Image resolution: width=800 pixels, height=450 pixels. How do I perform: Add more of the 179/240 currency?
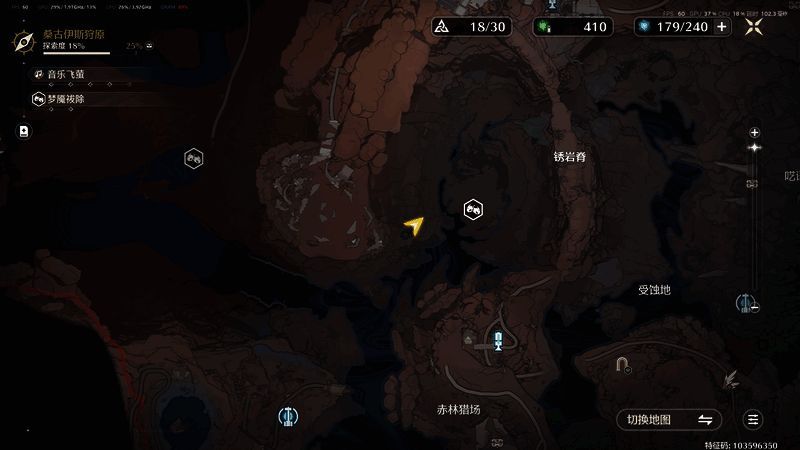coord(722,27)
